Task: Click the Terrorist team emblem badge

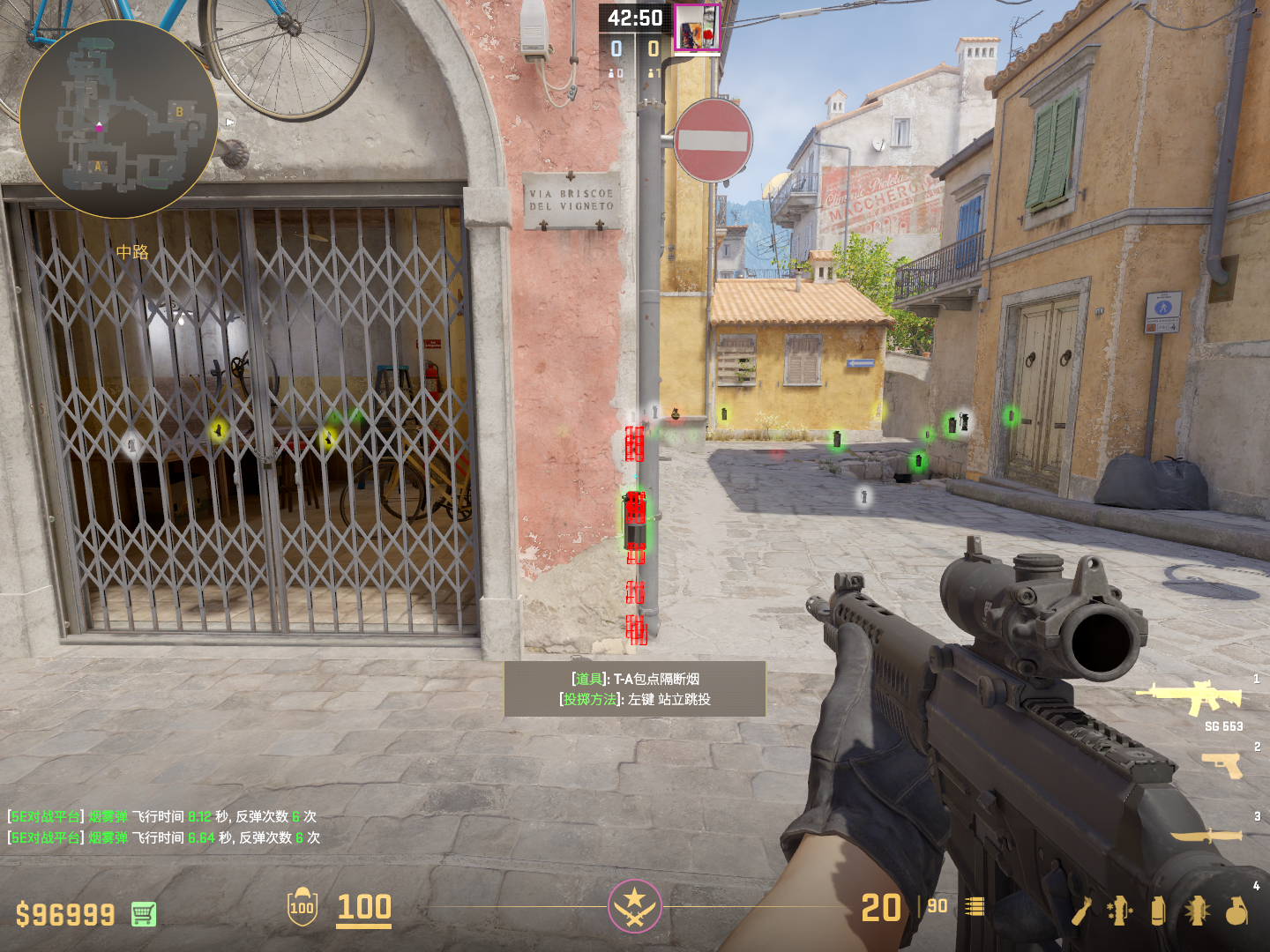Action: click(634, 906)
